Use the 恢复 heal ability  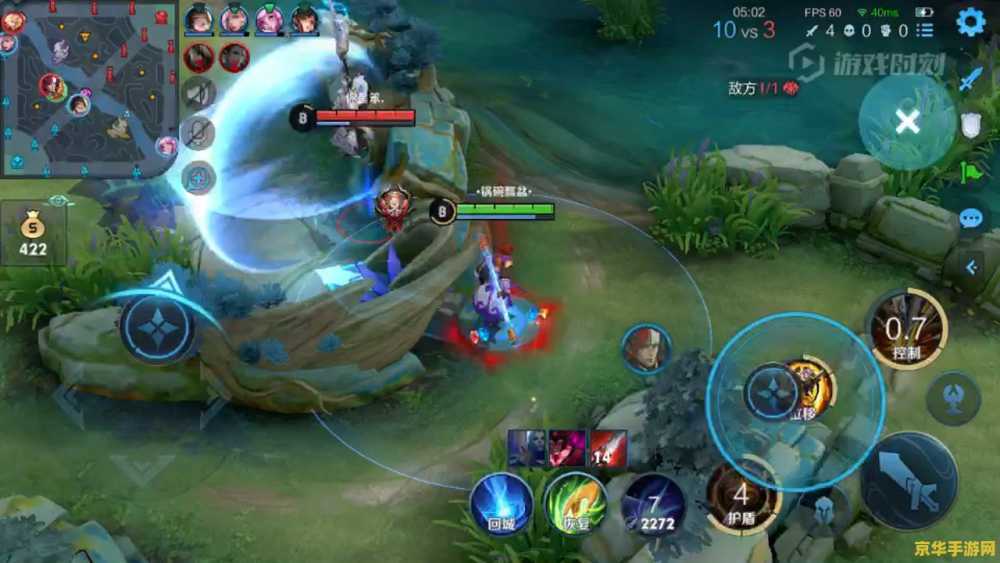tap(575, 502)
